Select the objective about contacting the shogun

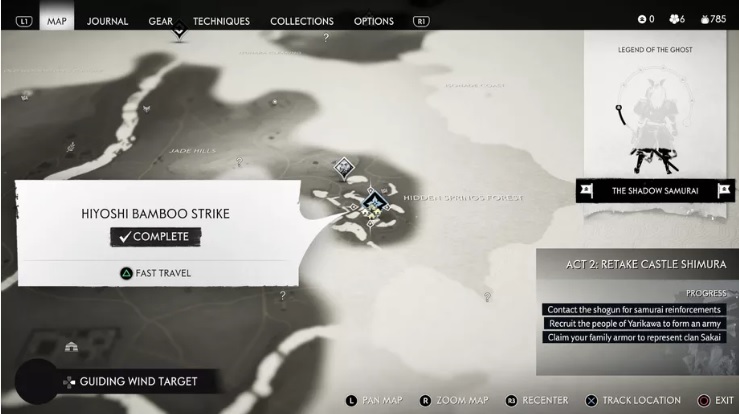pos(633,310)
